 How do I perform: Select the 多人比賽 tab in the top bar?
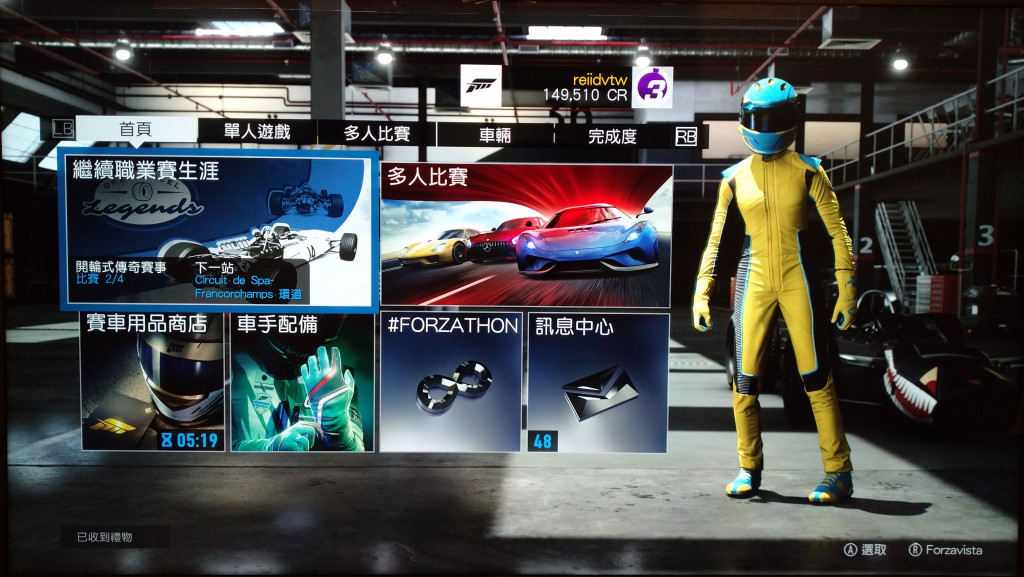pos(376,134)
